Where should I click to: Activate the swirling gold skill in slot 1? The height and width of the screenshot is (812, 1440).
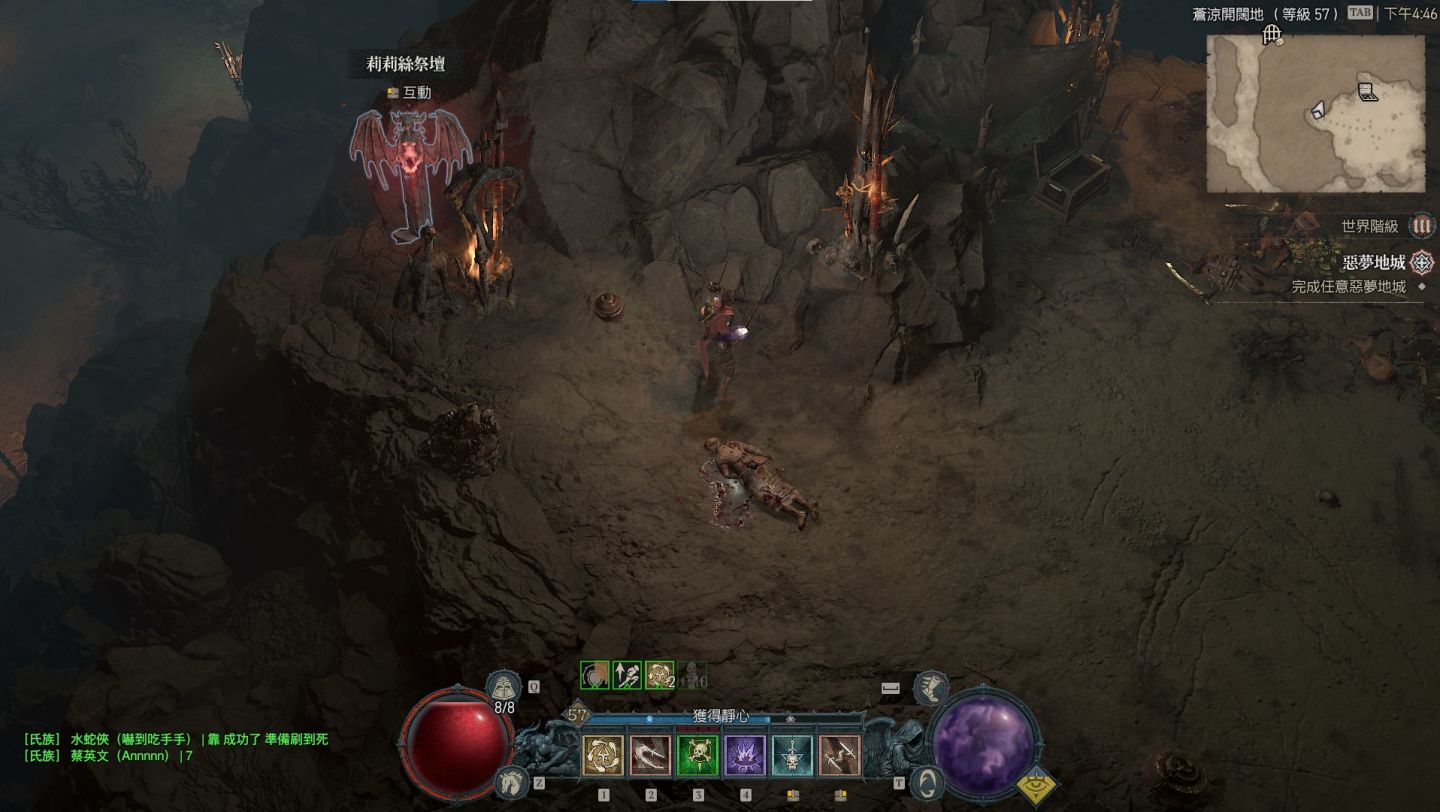pyautogui.click(x=603, y=756)
